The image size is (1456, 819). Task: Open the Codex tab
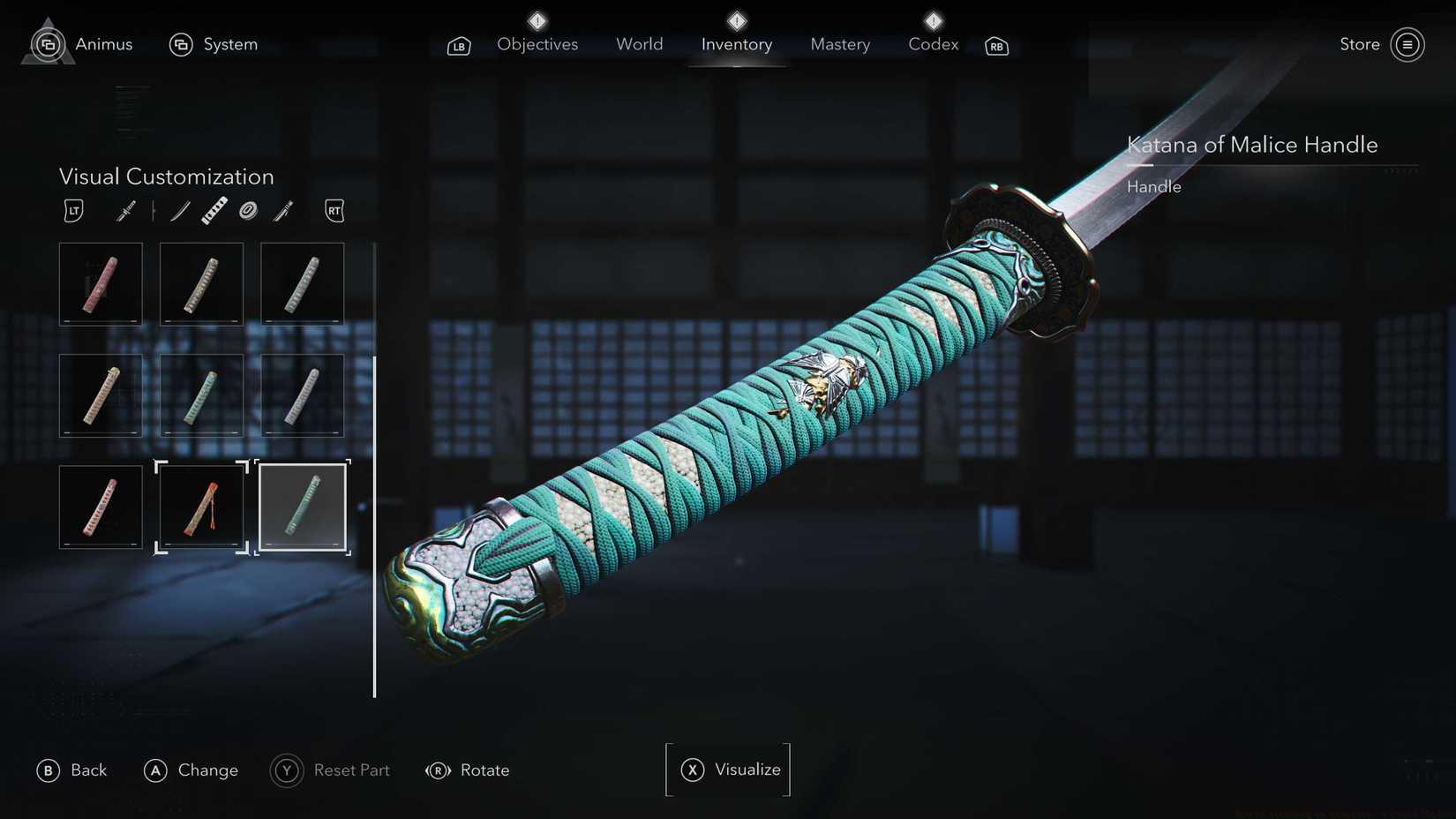(x=933, y=44)
